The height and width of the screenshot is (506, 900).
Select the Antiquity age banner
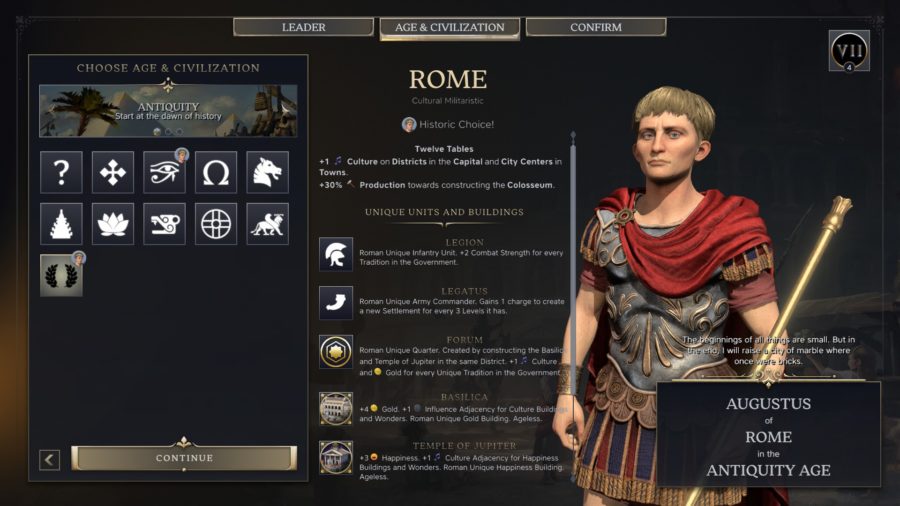coord(168,110)
